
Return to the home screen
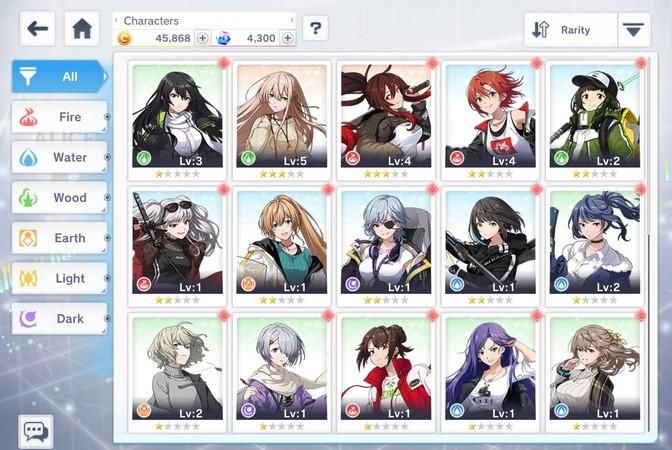pos(82,28)
